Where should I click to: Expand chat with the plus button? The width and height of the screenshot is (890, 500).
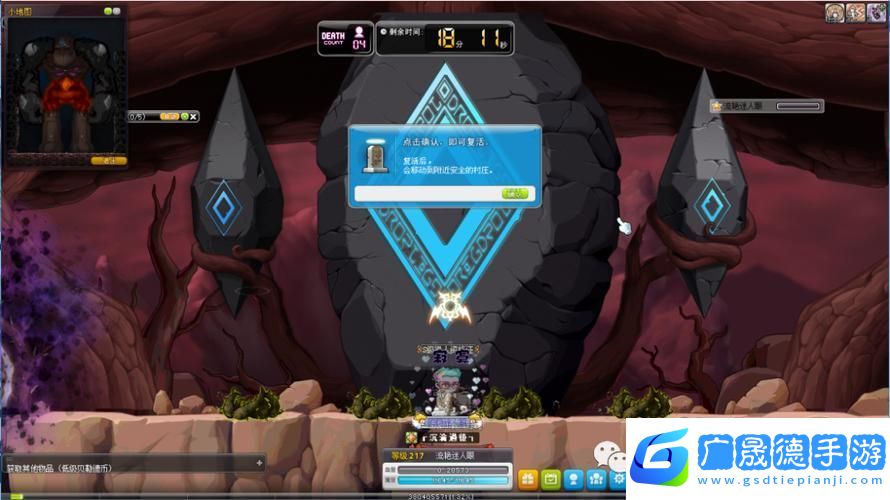click(x=259, y=463)
